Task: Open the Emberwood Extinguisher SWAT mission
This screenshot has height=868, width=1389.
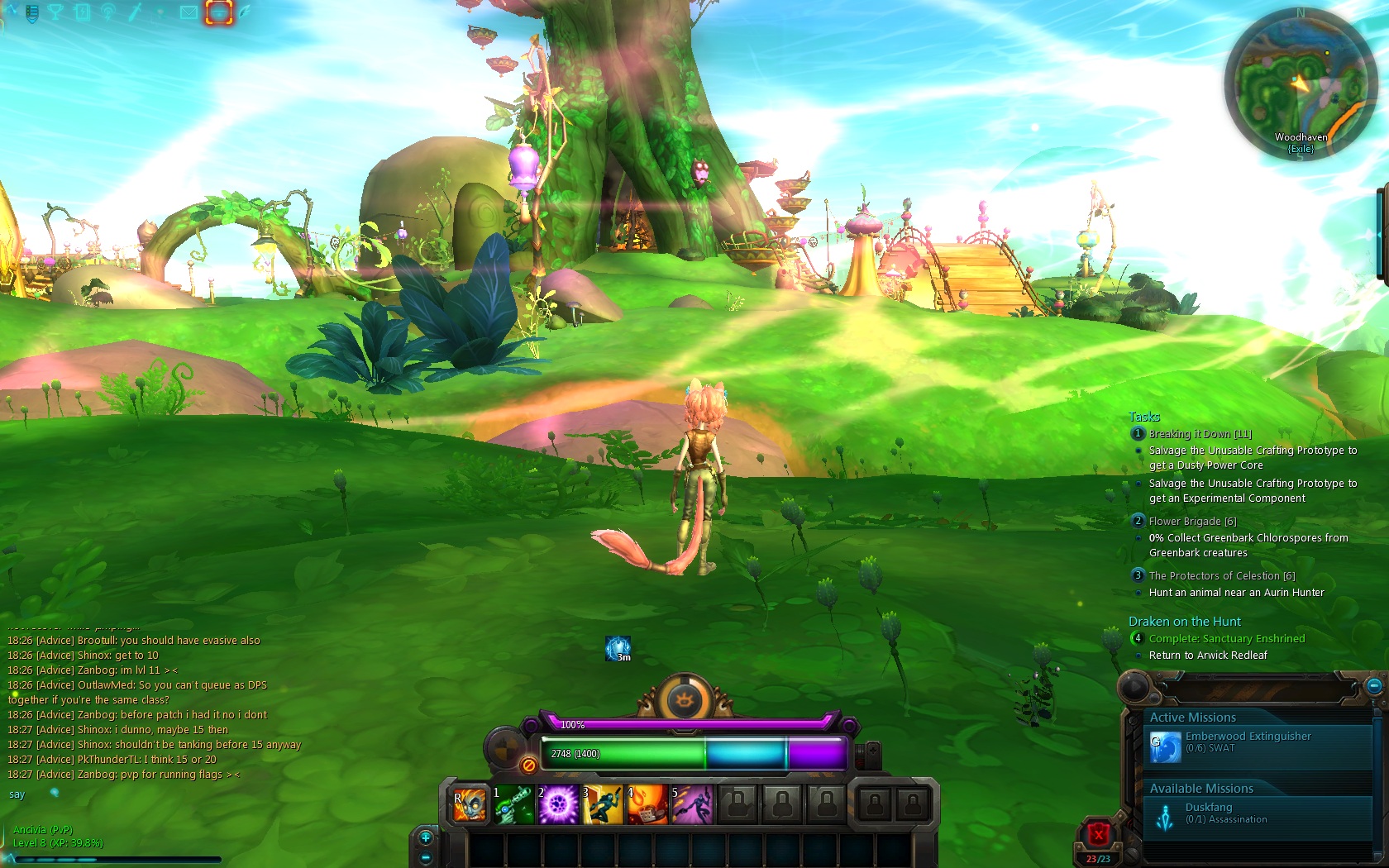Action: tap(1247, 742)
